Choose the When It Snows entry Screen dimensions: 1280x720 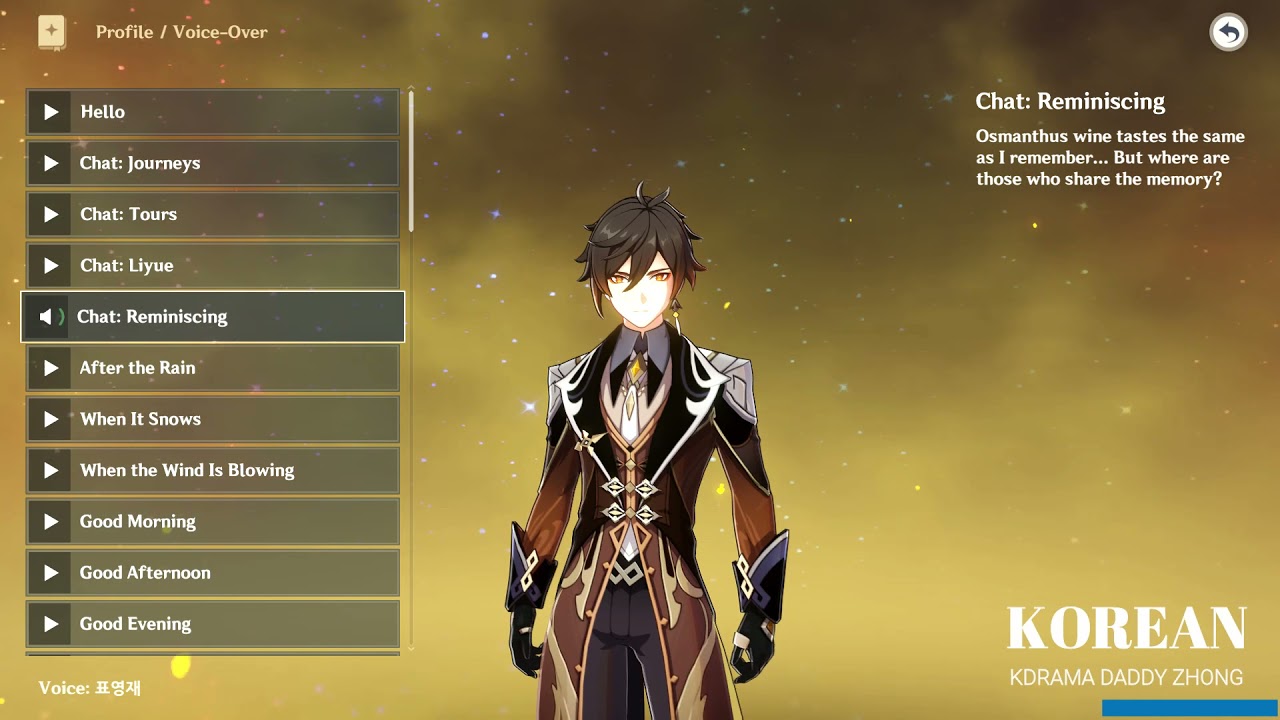[212, 419]
